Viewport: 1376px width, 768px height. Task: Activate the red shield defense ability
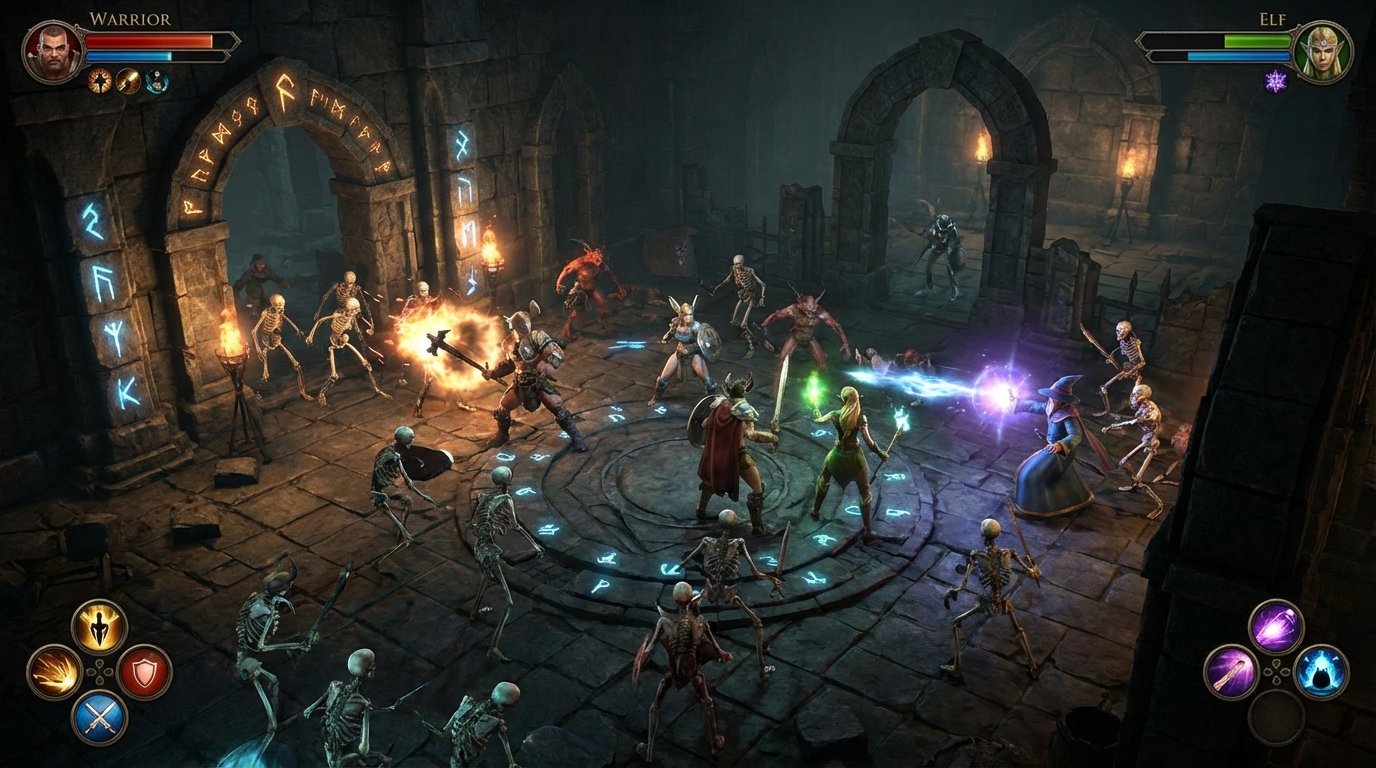pos(143,671)
